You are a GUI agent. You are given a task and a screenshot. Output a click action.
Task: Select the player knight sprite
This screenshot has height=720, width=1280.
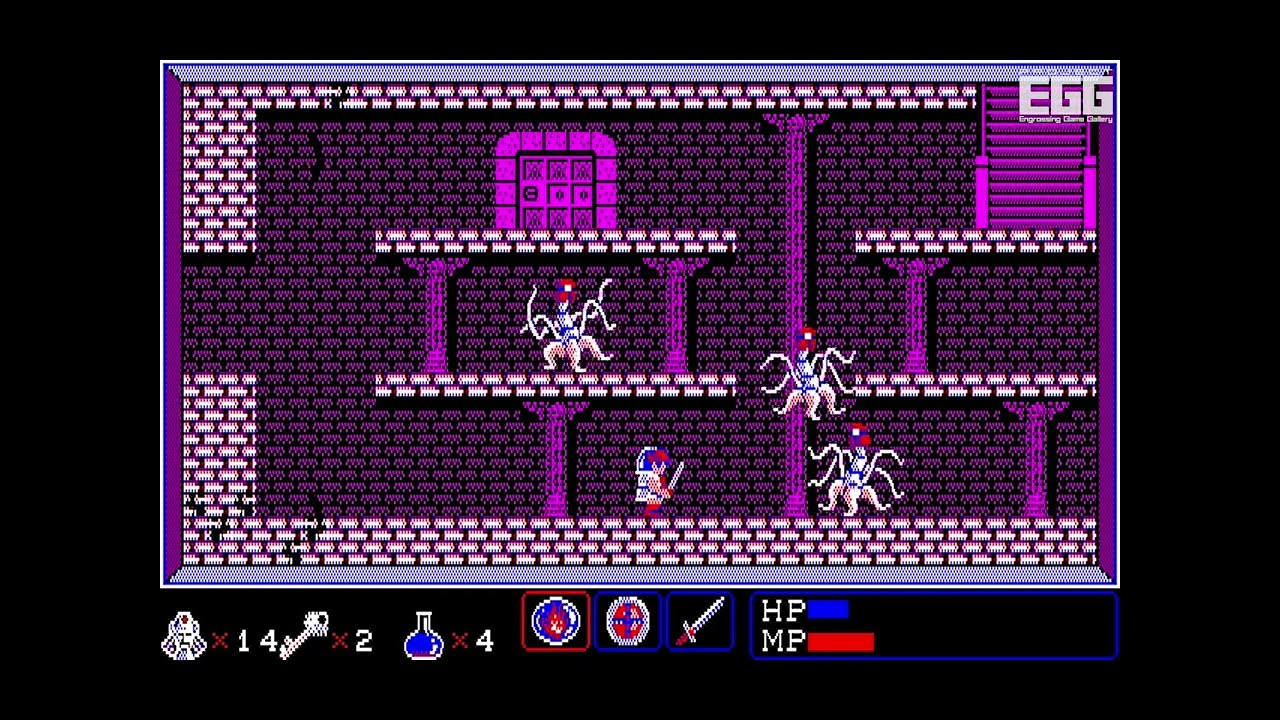[x=655, y=478]
